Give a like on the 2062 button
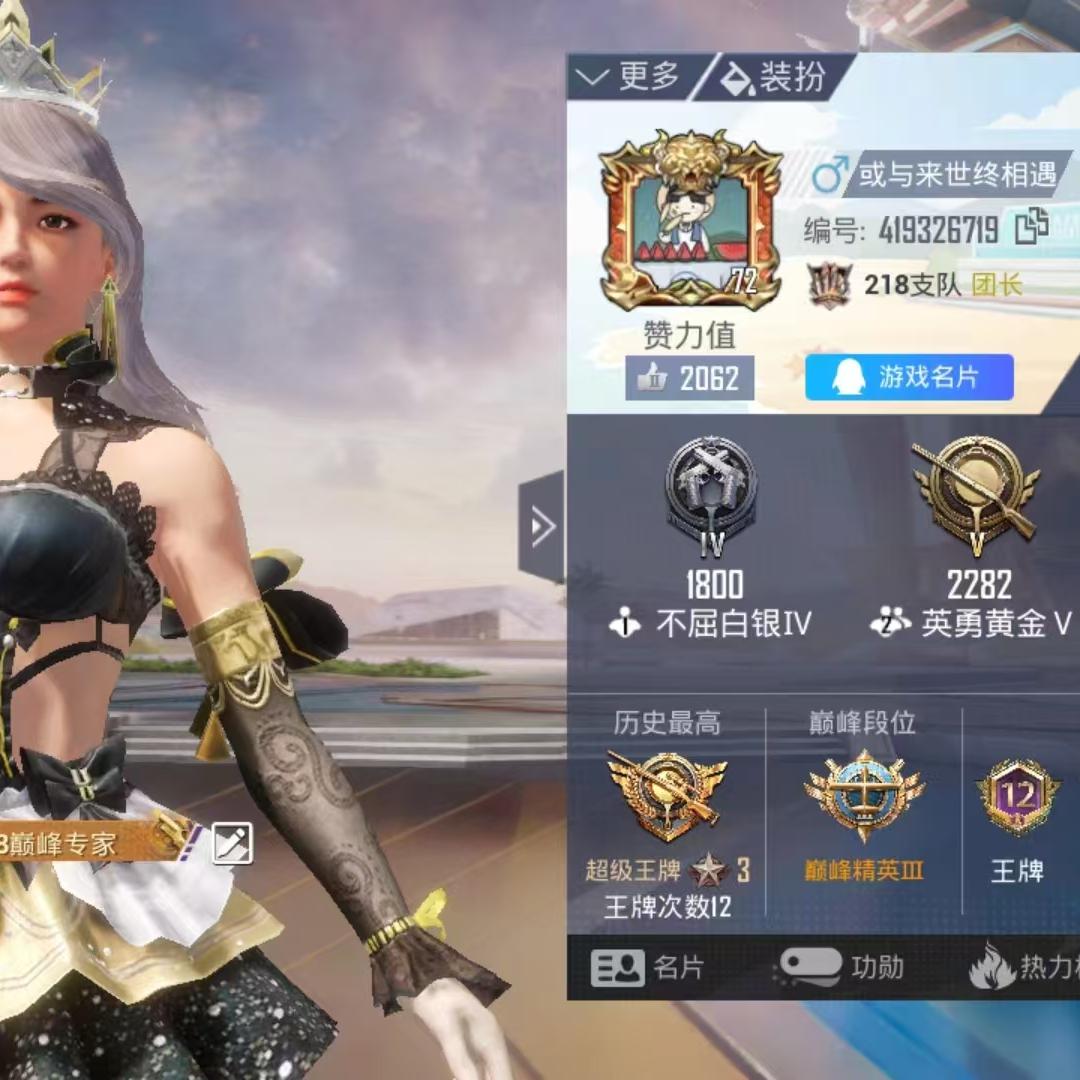This screenshot has width=1080, height=1080. click(x=690, y=378)
